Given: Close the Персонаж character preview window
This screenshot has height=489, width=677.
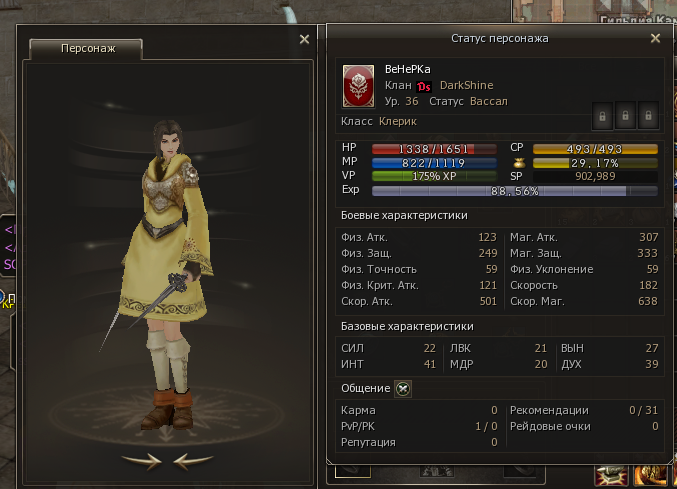Looking at the screenshot, I should click(x=304, y=40).
